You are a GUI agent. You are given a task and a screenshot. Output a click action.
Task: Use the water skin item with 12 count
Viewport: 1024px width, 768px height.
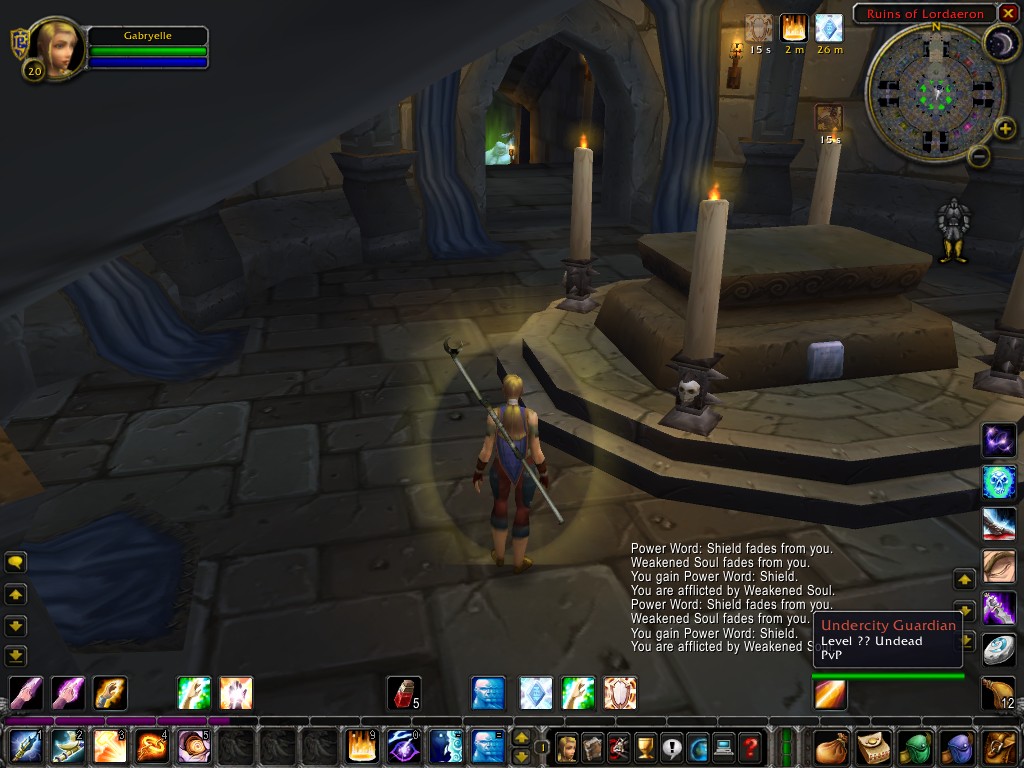tap(998, 692)
